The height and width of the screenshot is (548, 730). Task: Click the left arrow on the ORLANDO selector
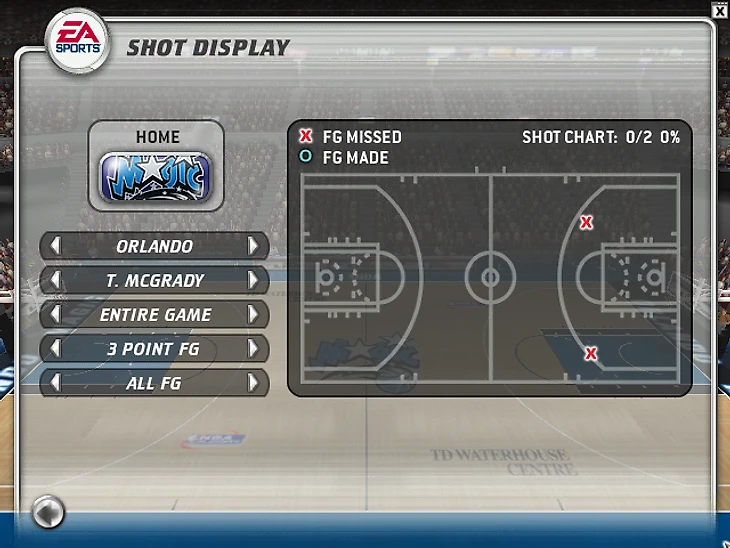[x=55, y=246]
